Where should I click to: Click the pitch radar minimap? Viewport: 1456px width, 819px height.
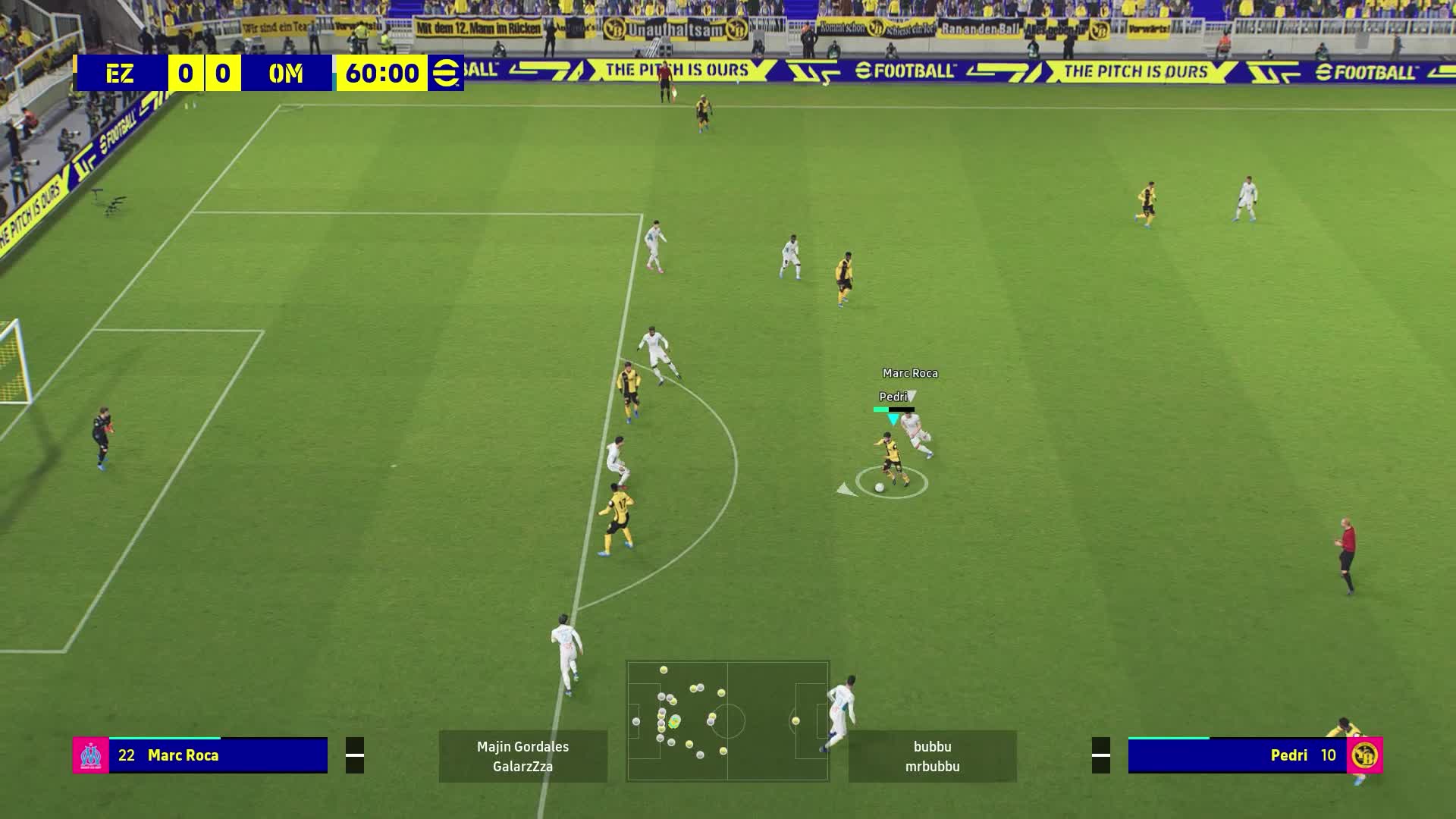[x=727, y=720]
